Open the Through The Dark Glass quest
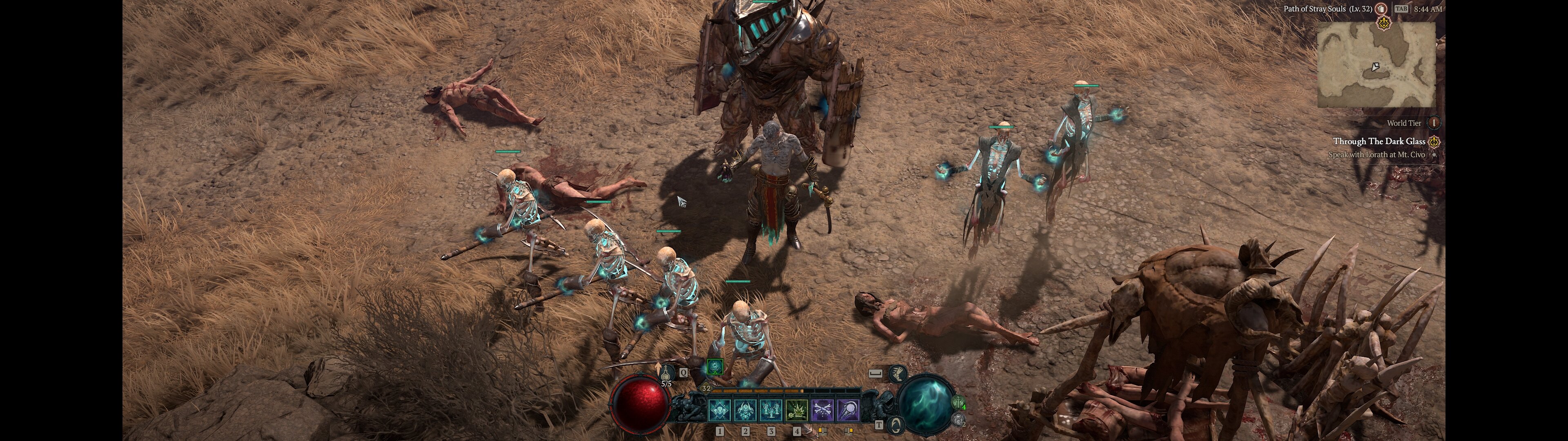The image size is (1568, 441). [1379, 141]
